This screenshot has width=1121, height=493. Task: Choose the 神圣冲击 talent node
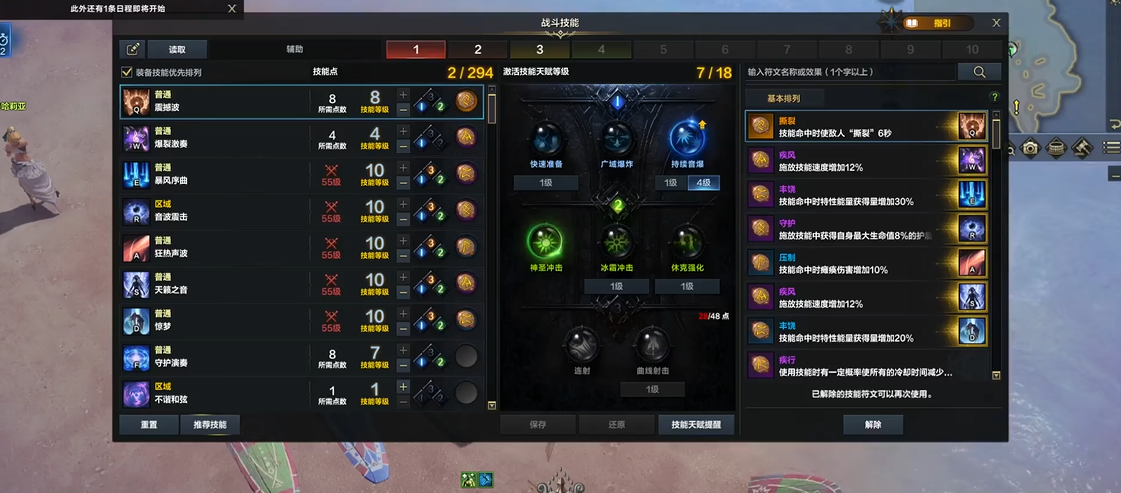pyautogui.click(x=546, y=243)
